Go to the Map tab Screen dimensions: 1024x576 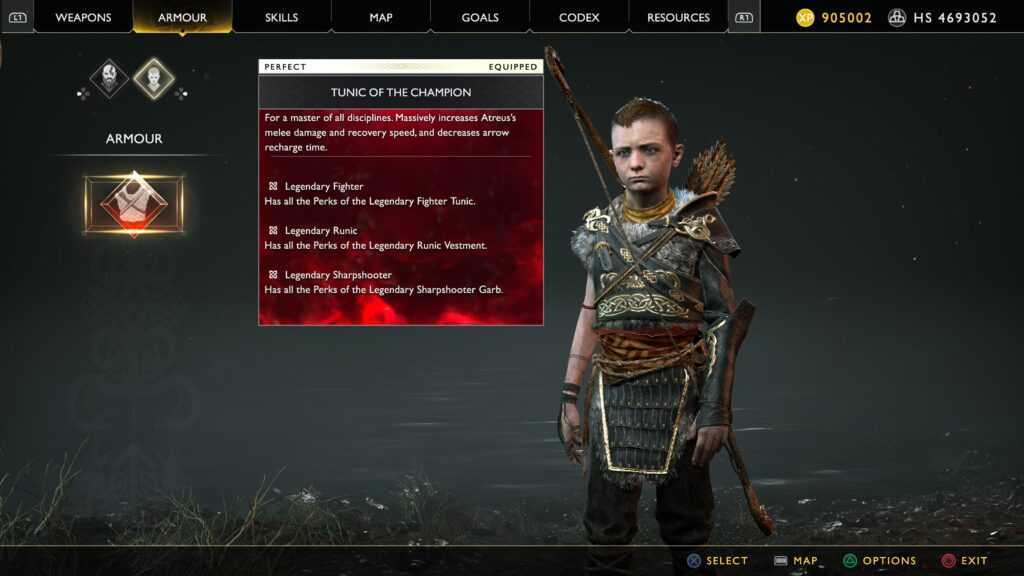(380, 17)
